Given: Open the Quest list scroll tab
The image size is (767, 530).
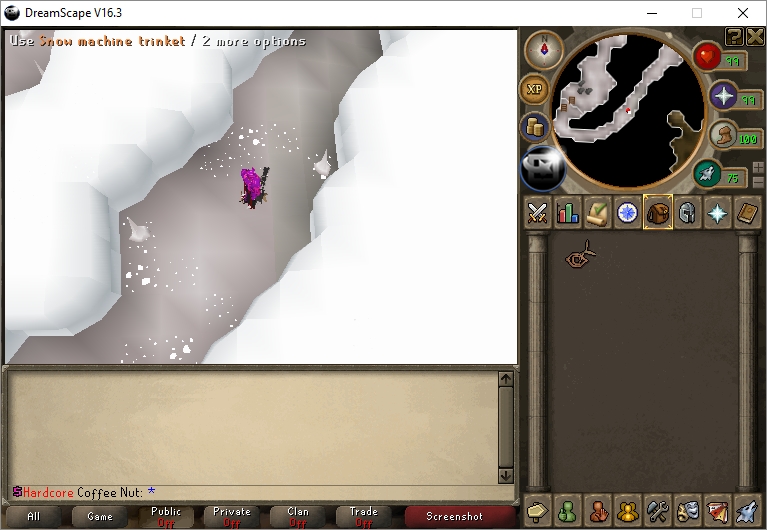Looking at the screenshot, I should click(x=598, y=212).
